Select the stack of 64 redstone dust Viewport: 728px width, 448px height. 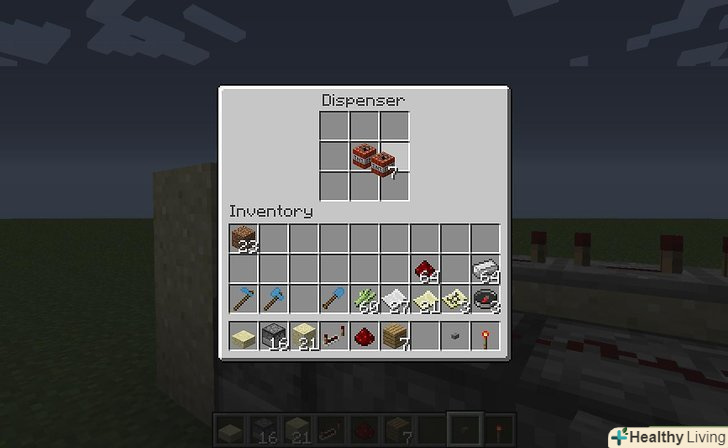(425, 269)
